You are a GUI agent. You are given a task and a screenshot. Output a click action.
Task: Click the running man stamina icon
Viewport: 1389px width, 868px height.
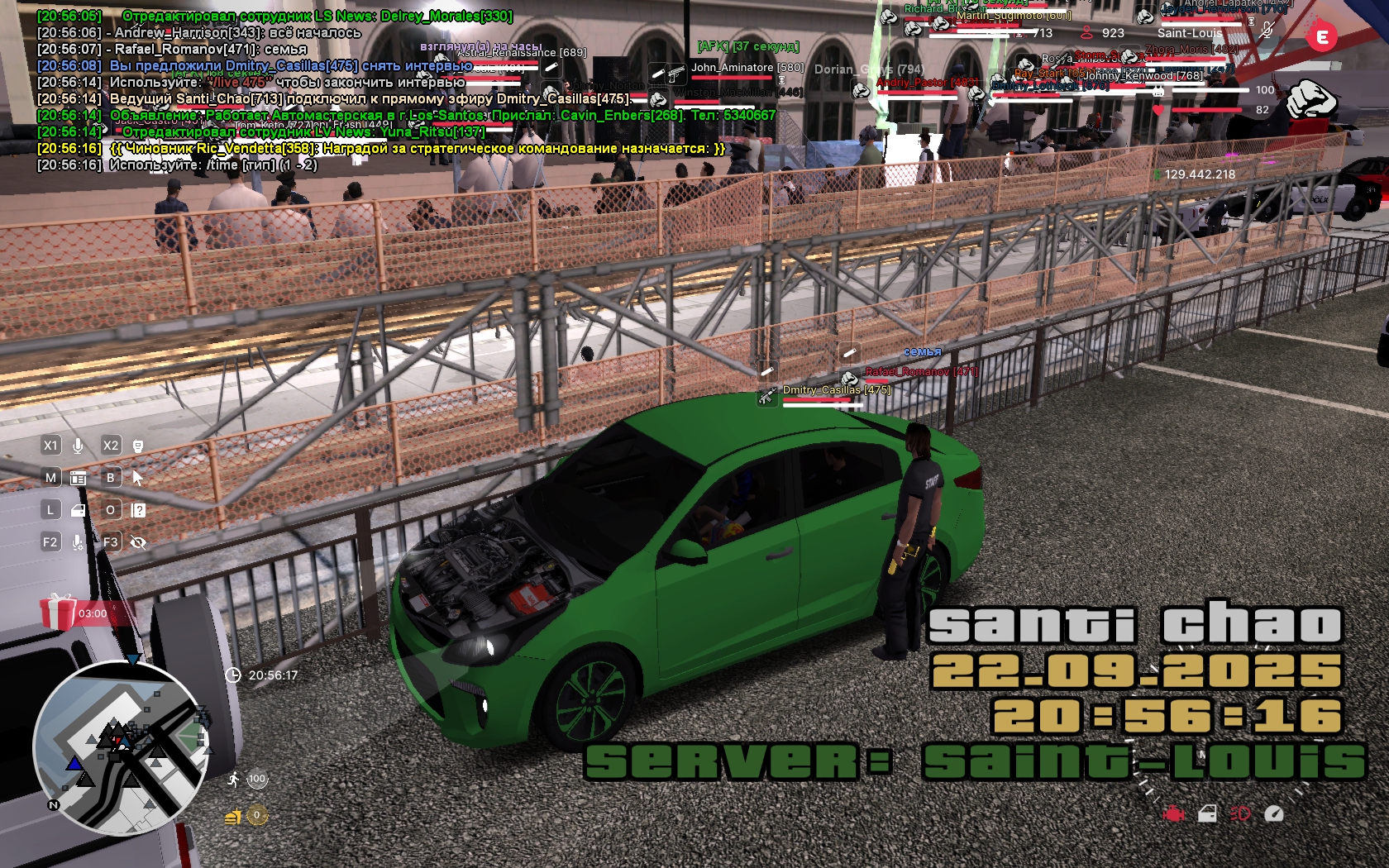tap(234, 779)
